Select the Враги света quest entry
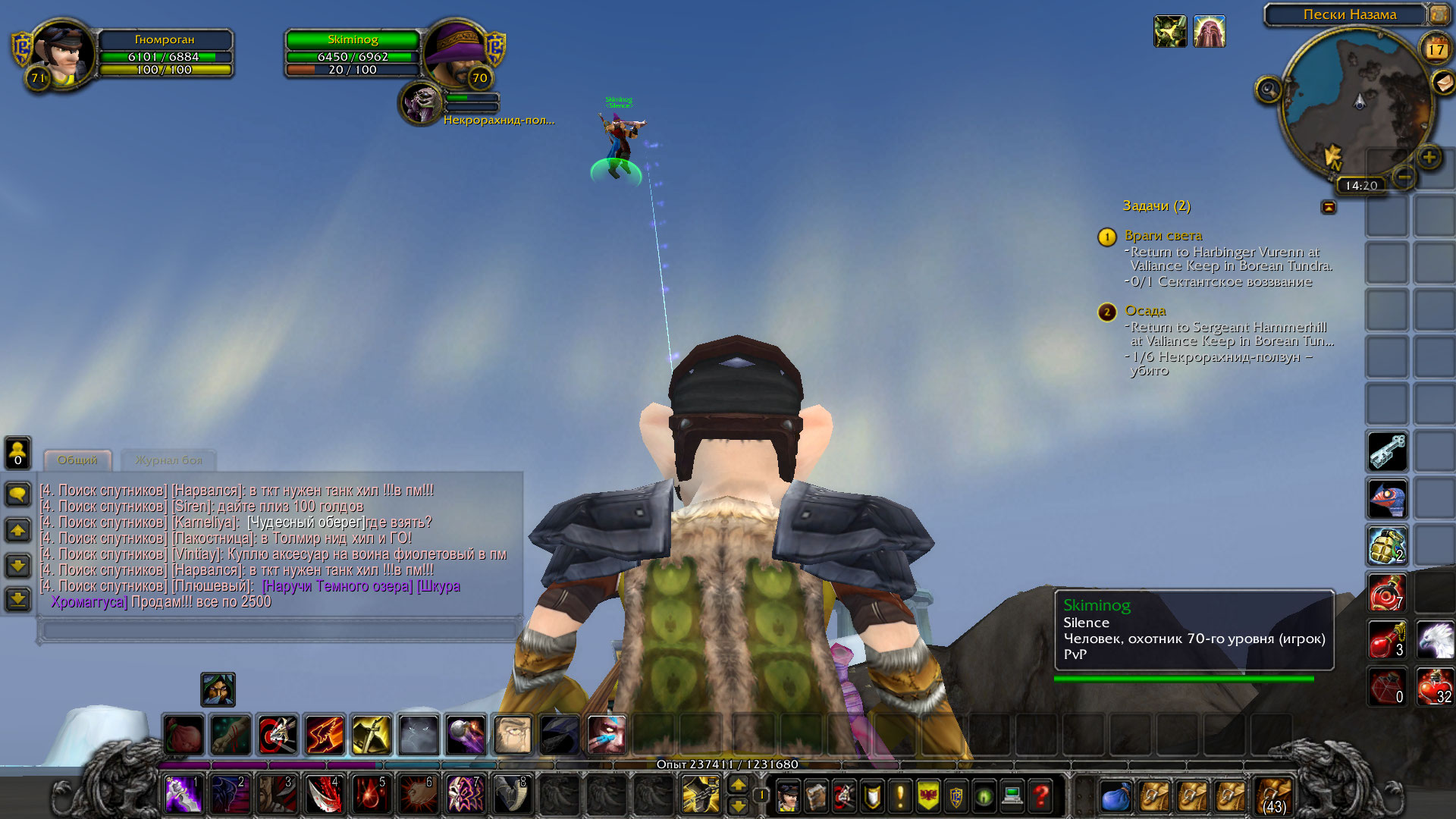1456x819 pixels. [x=1163, y=236]
